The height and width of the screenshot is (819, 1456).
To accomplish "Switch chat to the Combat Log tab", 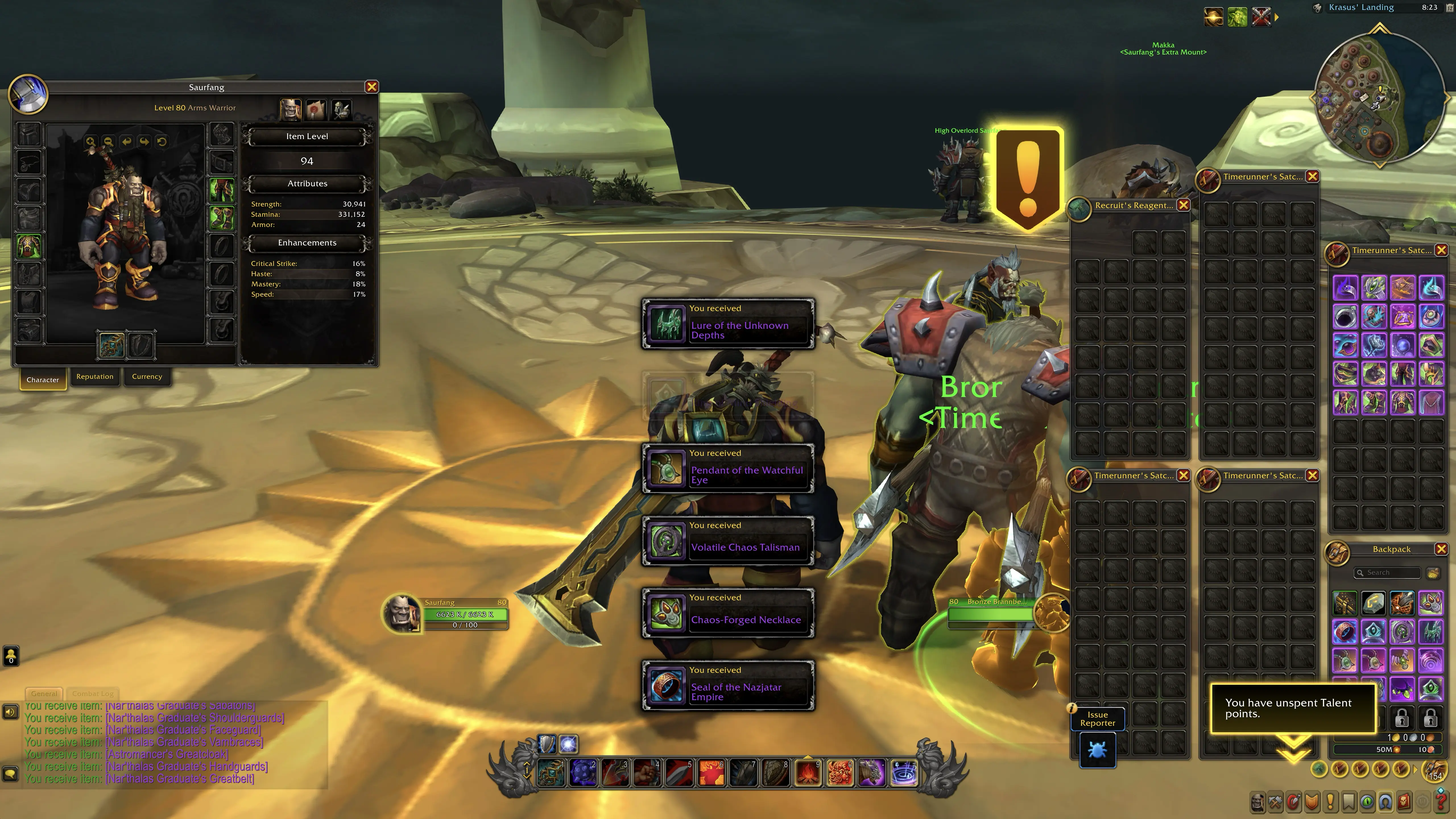I will click(x=93, y=694).
